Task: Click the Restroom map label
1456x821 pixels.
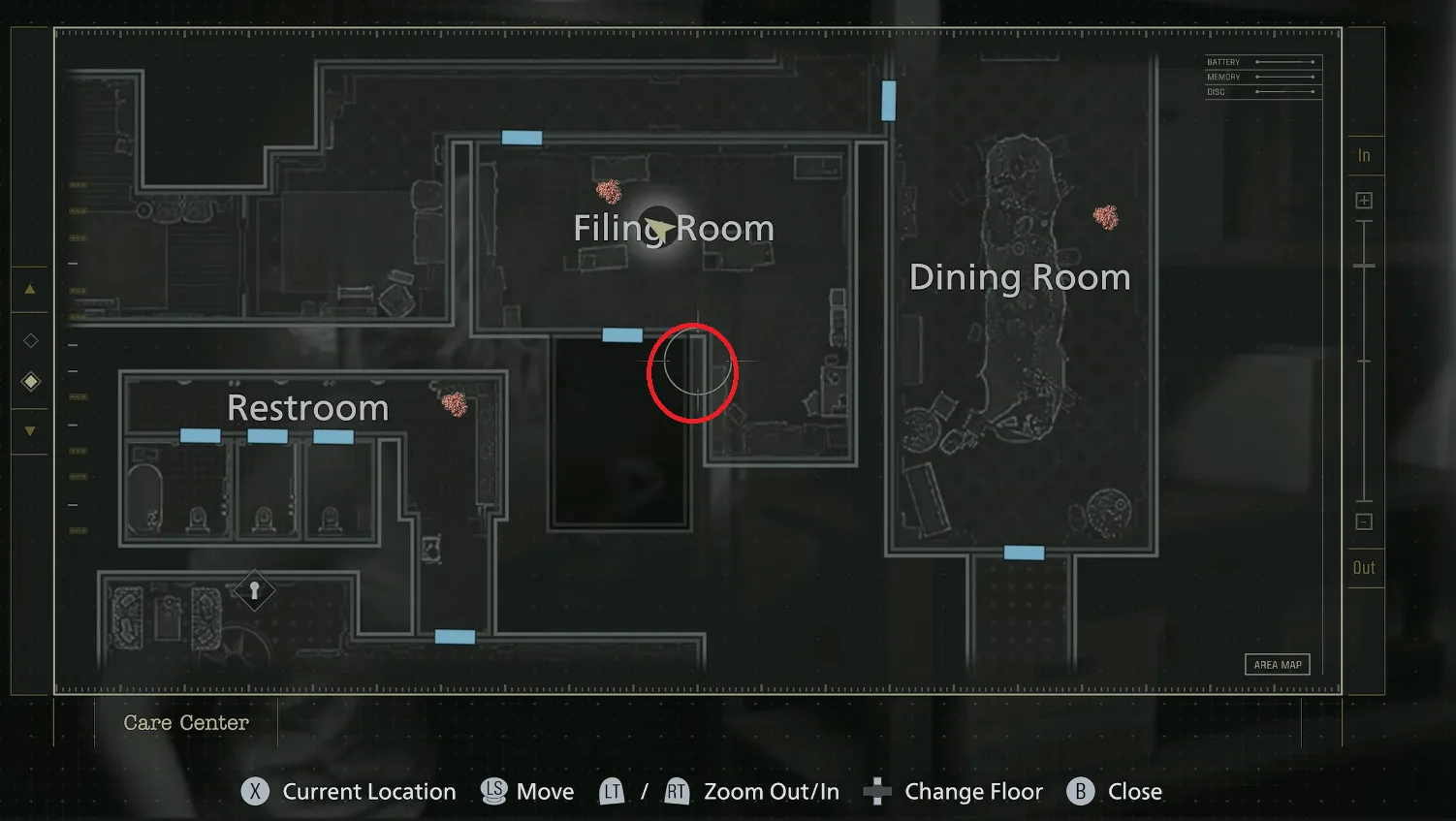Action: tap(307, 408)
